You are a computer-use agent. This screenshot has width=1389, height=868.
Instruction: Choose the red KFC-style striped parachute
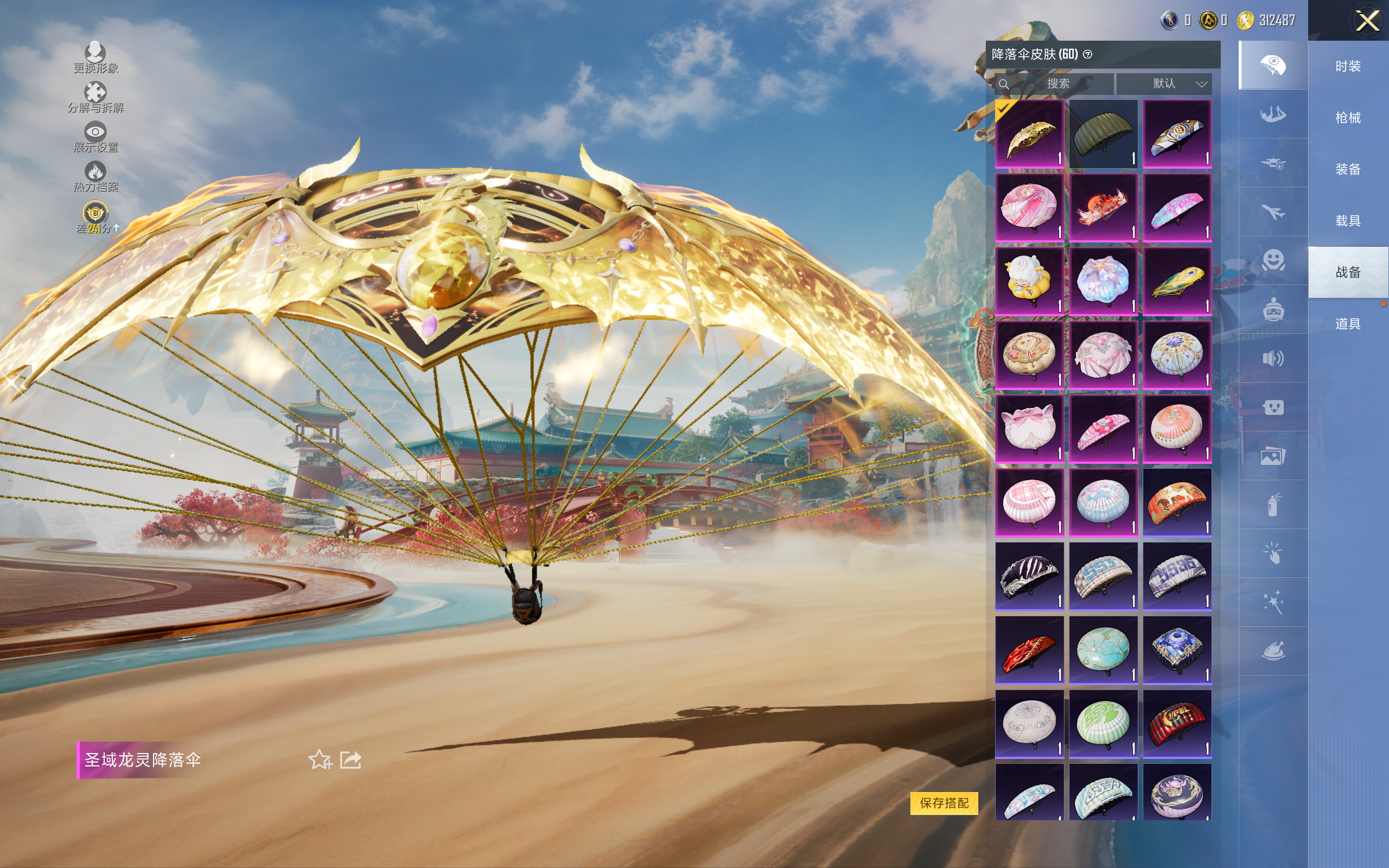(x=1177, y=724)
